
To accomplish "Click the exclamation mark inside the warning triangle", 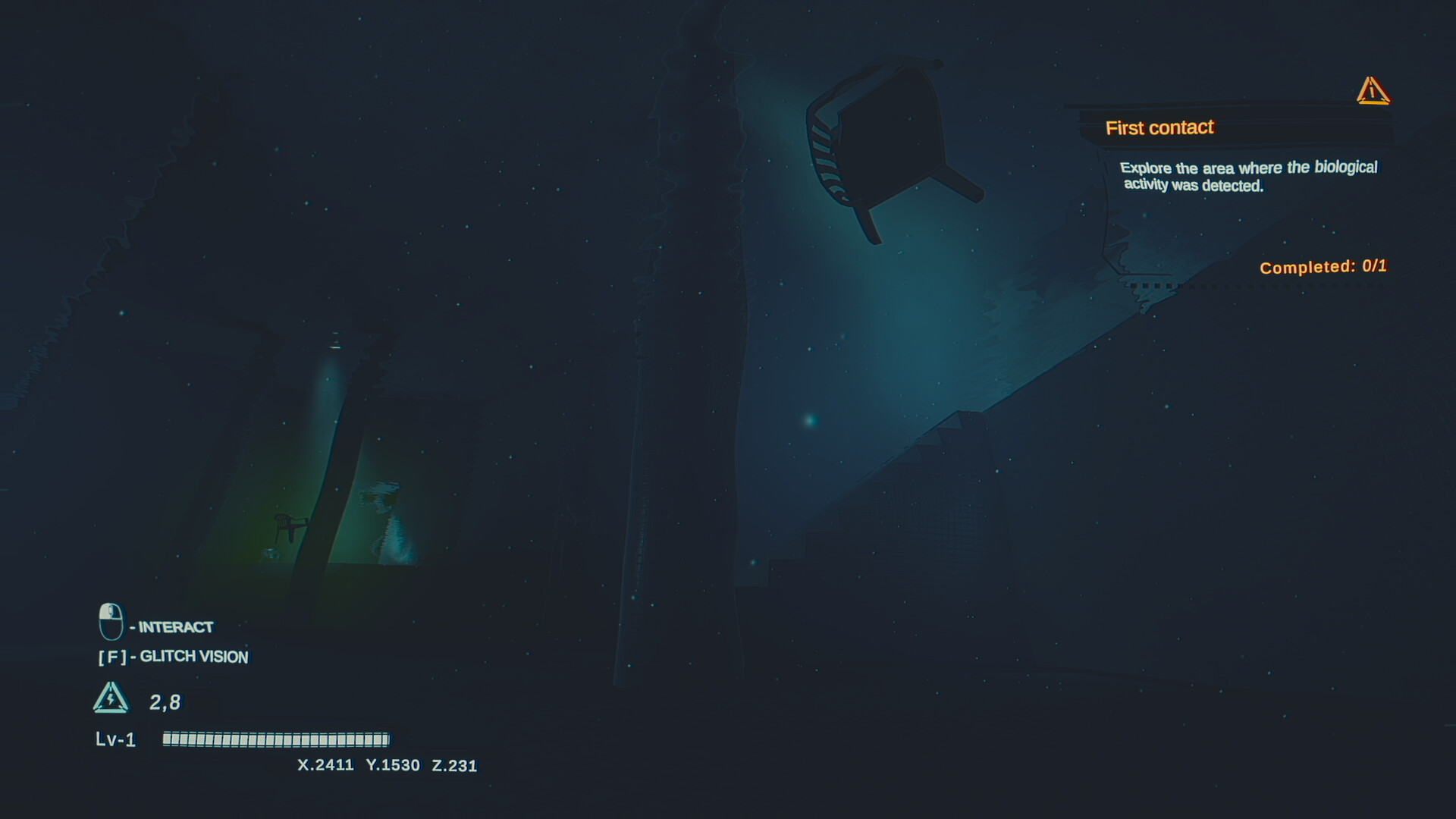I will pos(1373,91).
